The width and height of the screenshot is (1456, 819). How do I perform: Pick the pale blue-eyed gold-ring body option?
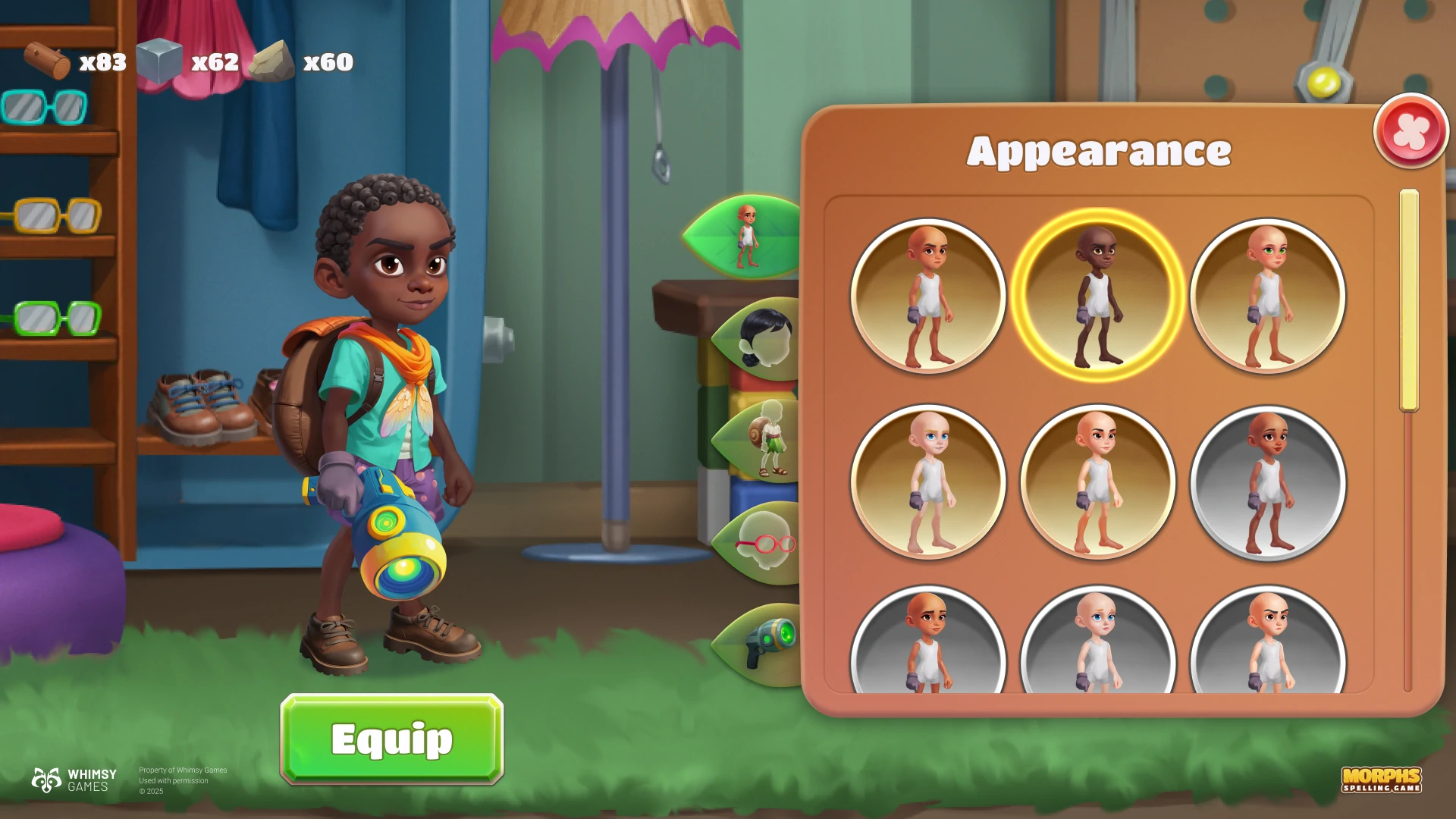pyautogui.click(x=928, y=482)
